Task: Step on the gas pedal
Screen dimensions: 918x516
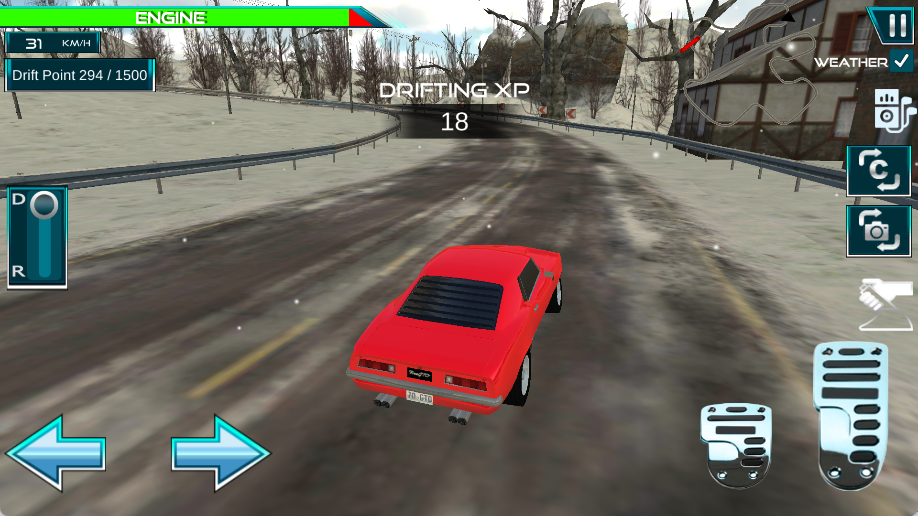Action: pyautogui.click(x=851, y=414)
